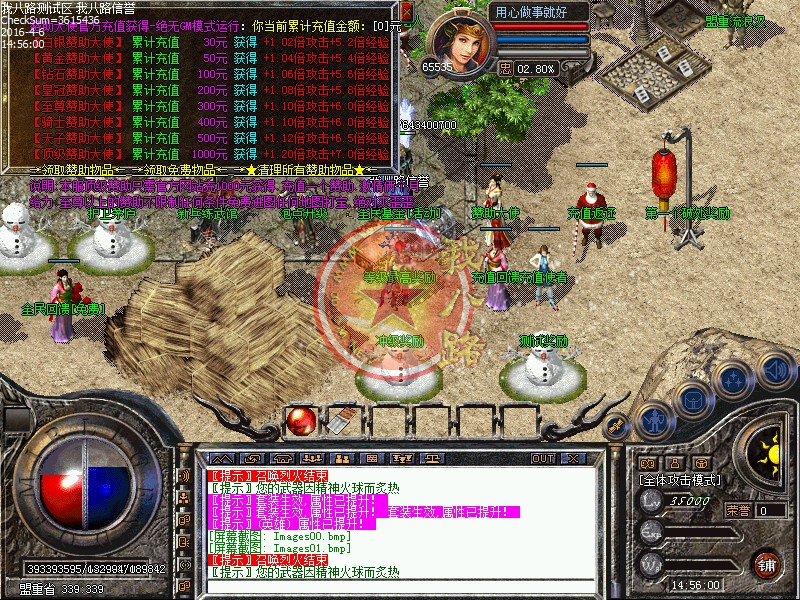Select the red orb in the quick belt
This screenshot has height=600, width=800.
pyautogui.click(x=299, y=421)
